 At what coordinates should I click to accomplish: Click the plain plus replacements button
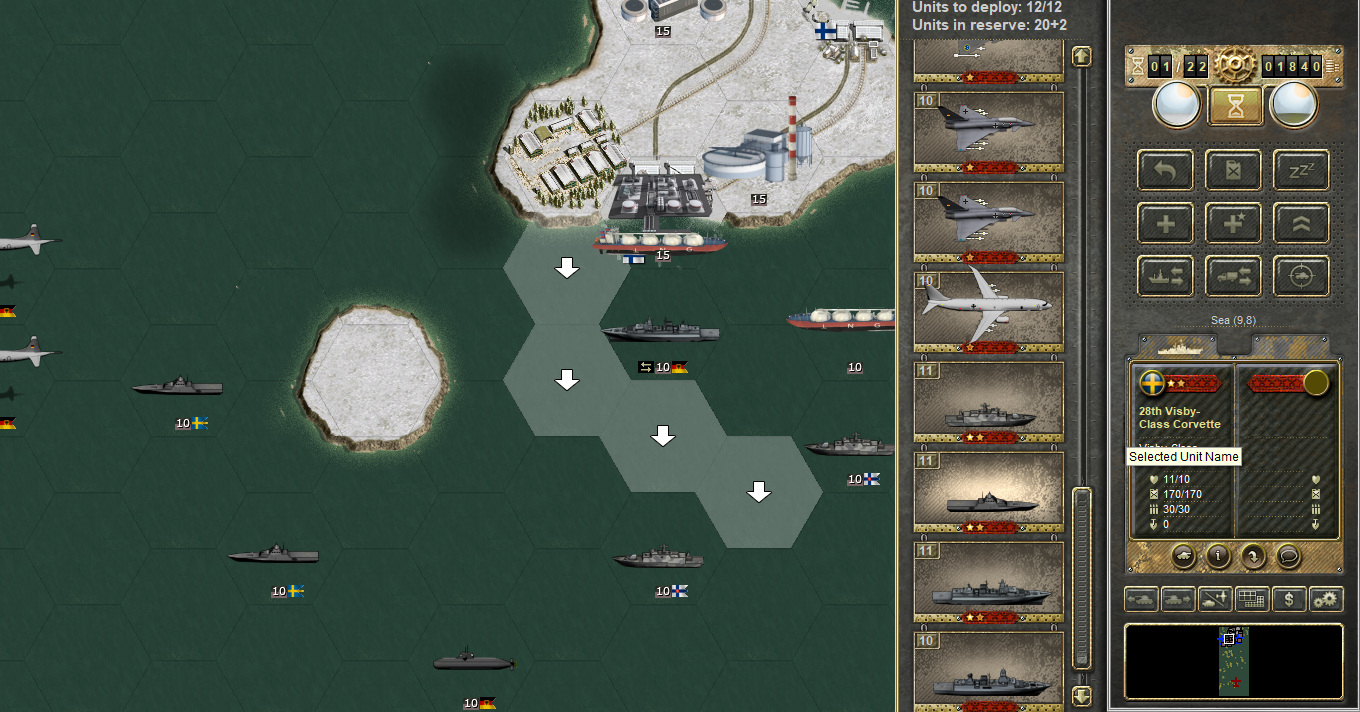pyautogui.click(x=1165, y=223)
